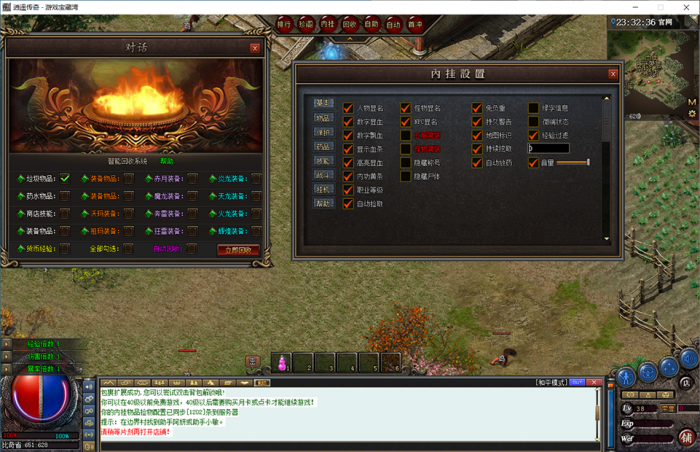Viewport: 700px width, 452px height.
Task: Close the 内挂设置 settings panel
Action: [613, 73]
